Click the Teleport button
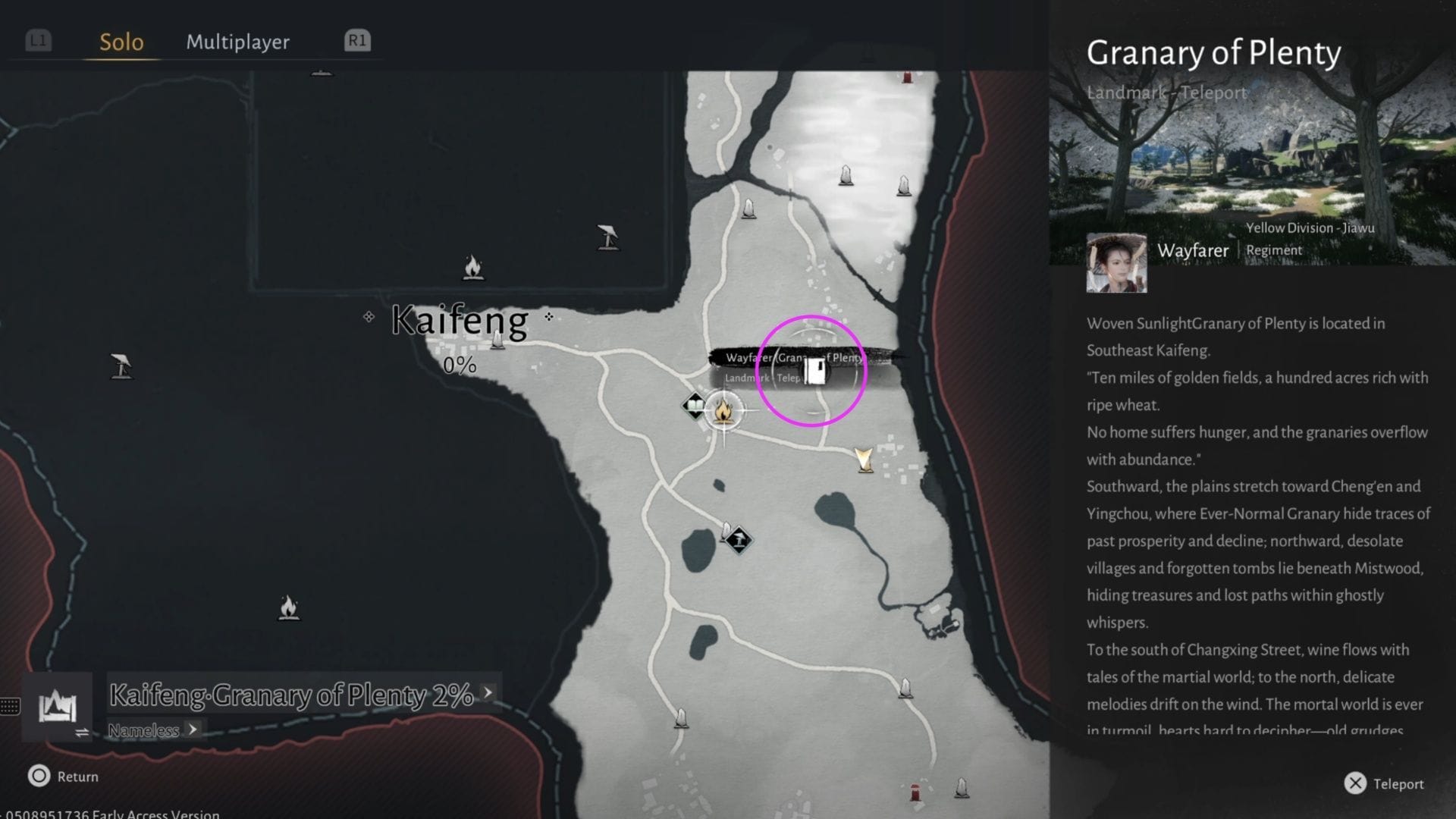Viewport: 1456px width, 819px height. tap(1385, 783)
